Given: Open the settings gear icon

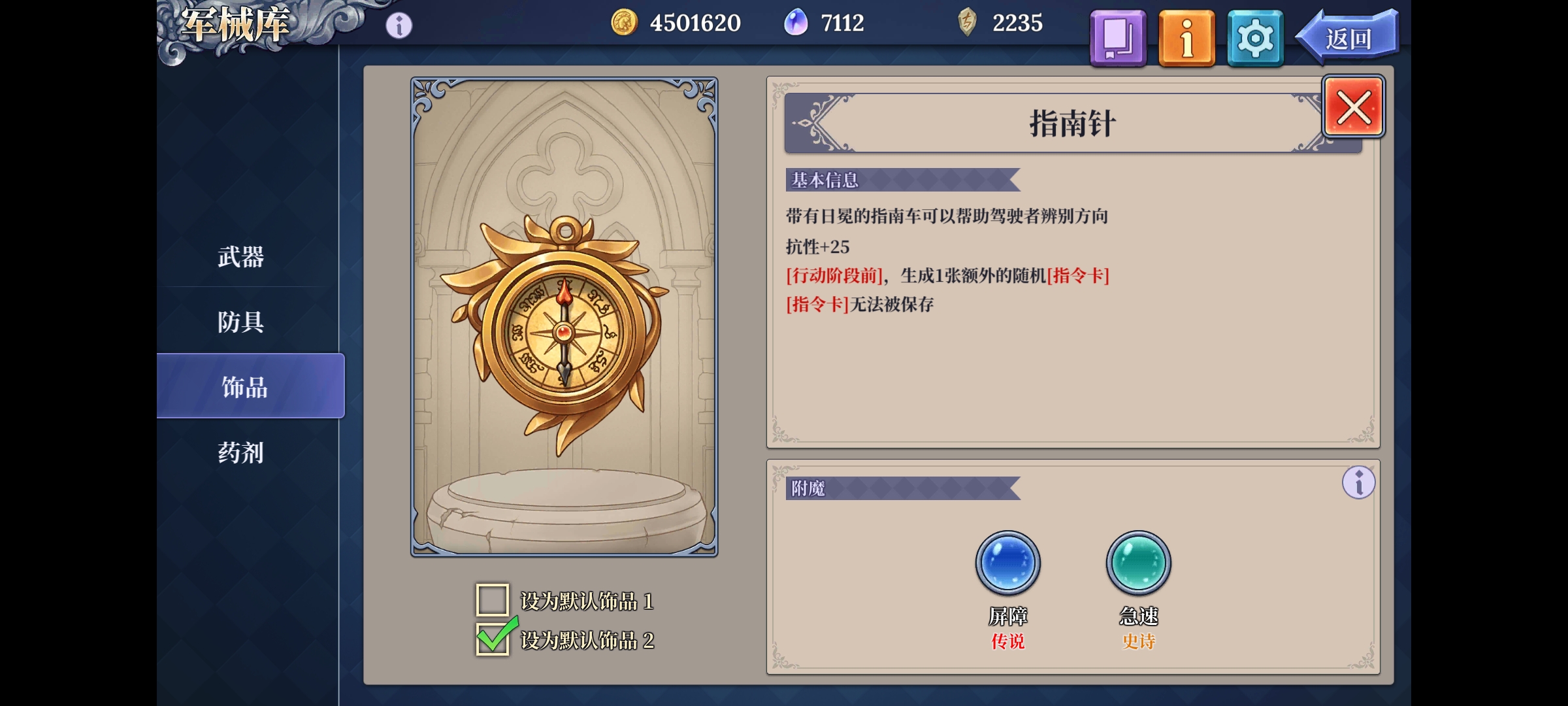Looking at the screenshot, I should point(1254,37).
